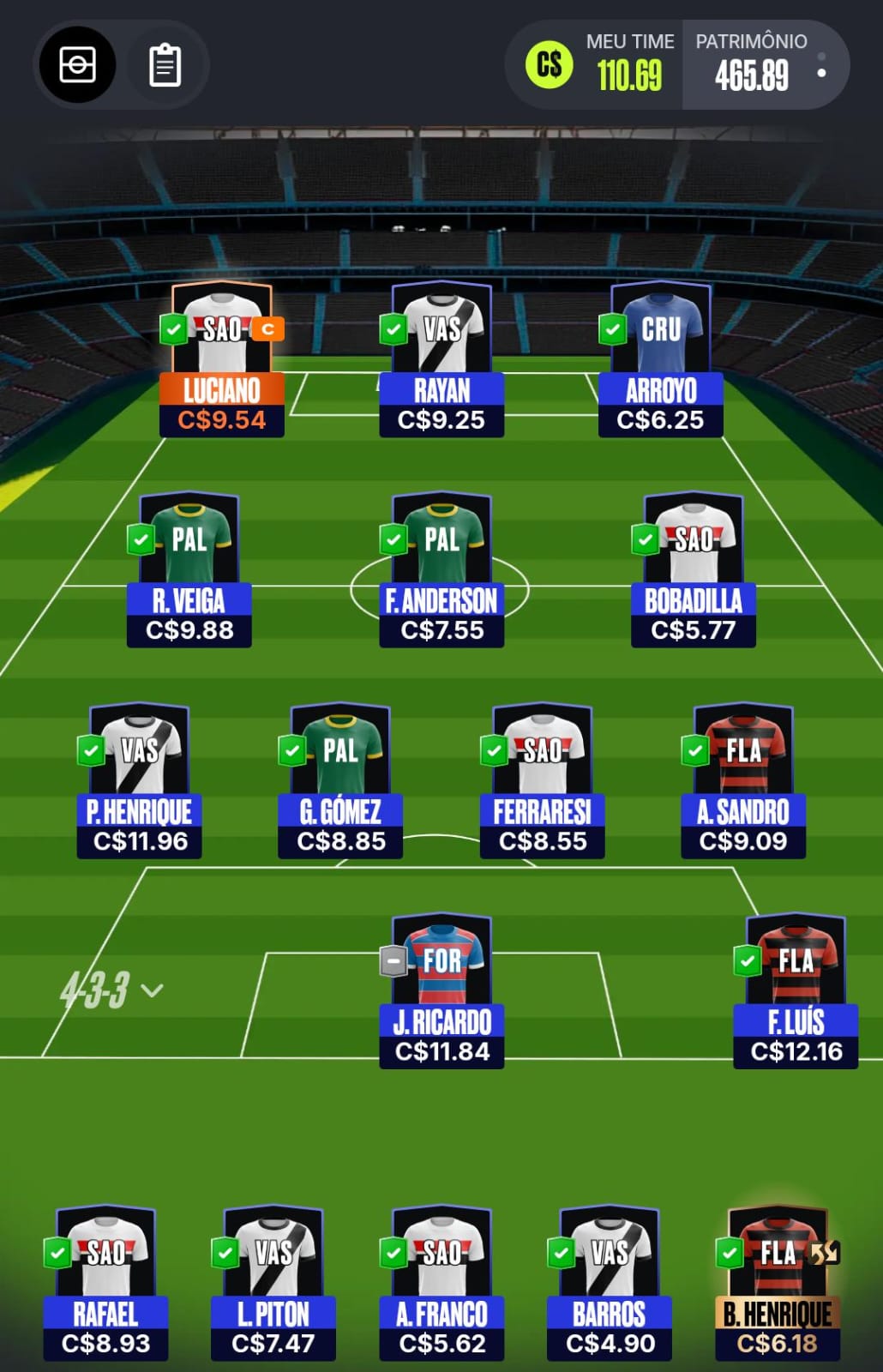Pick G. Gómez's defender card

[x=340, y=781]
